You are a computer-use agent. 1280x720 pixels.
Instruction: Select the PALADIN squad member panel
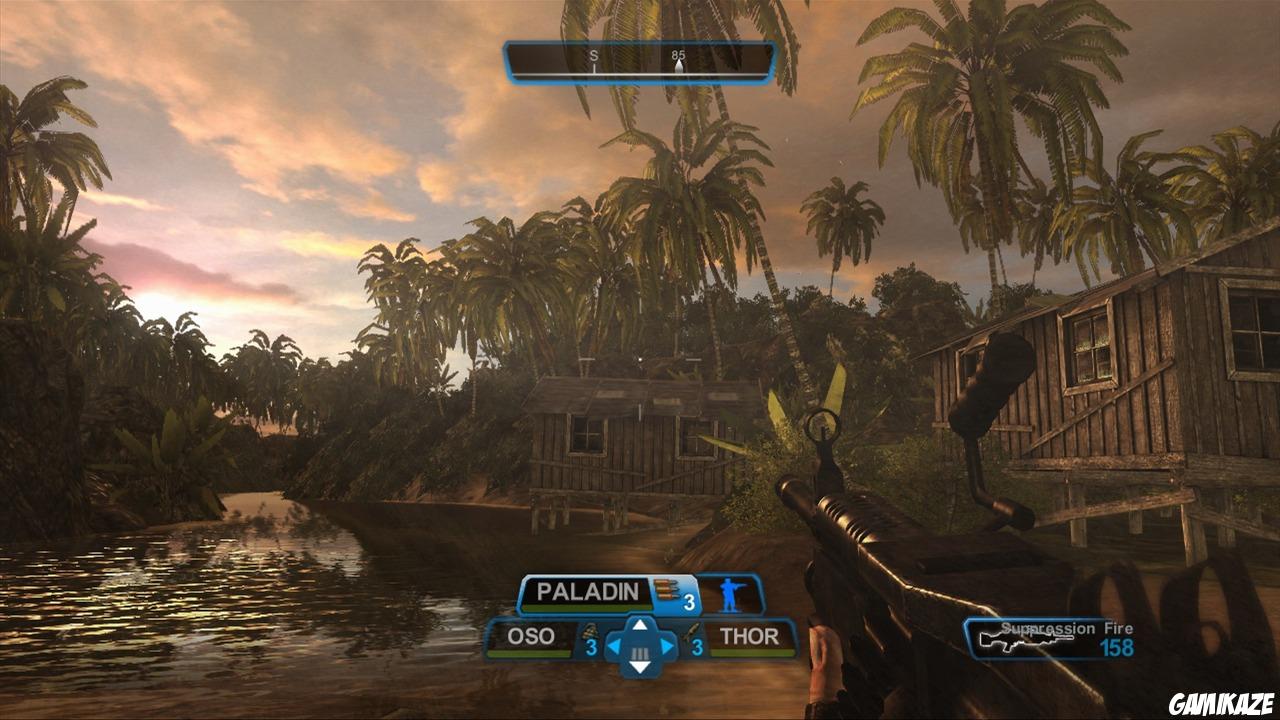click(586, 592)
